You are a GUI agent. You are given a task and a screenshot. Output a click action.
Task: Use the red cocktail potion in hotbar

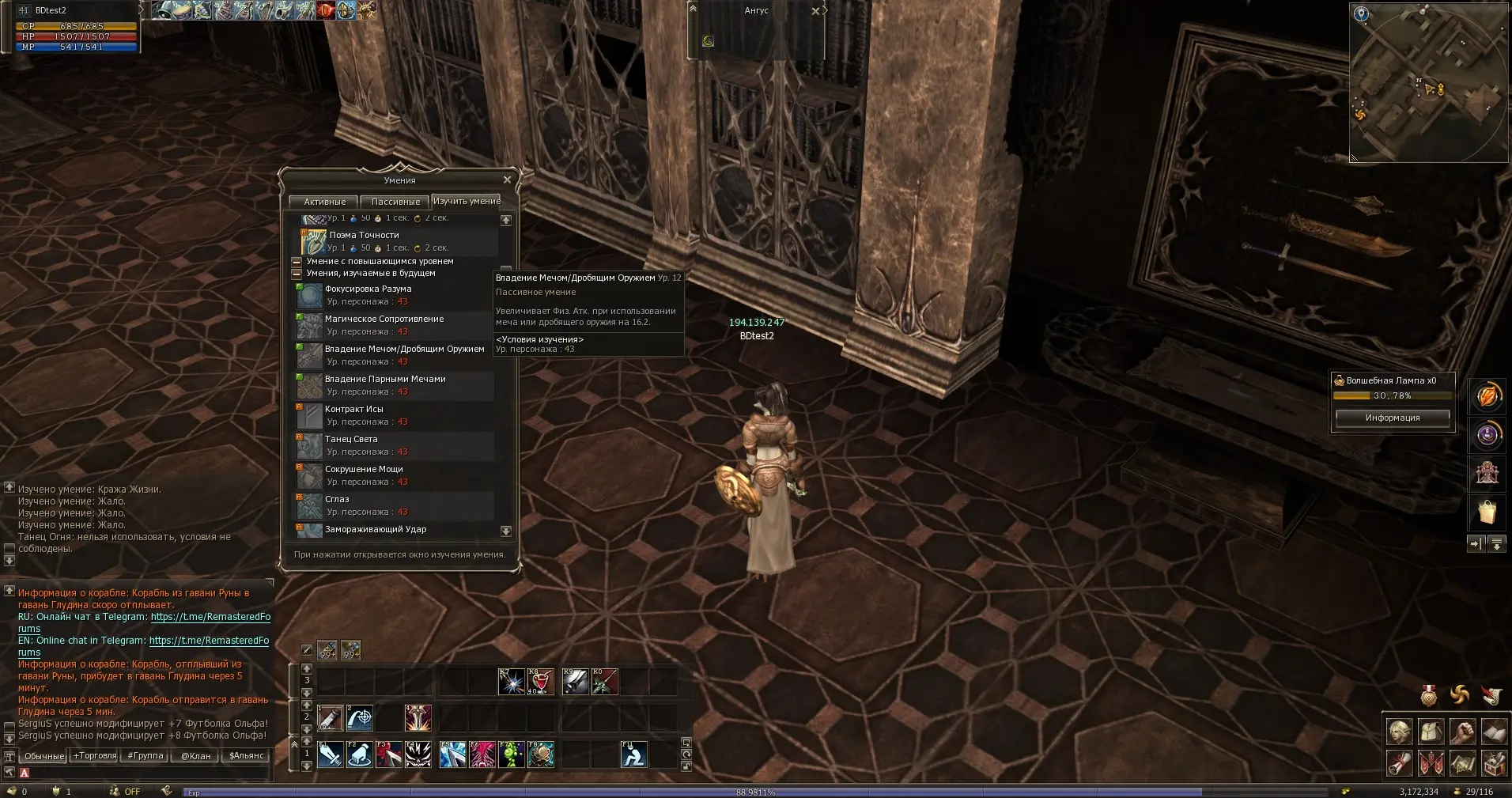pos(541,682)
